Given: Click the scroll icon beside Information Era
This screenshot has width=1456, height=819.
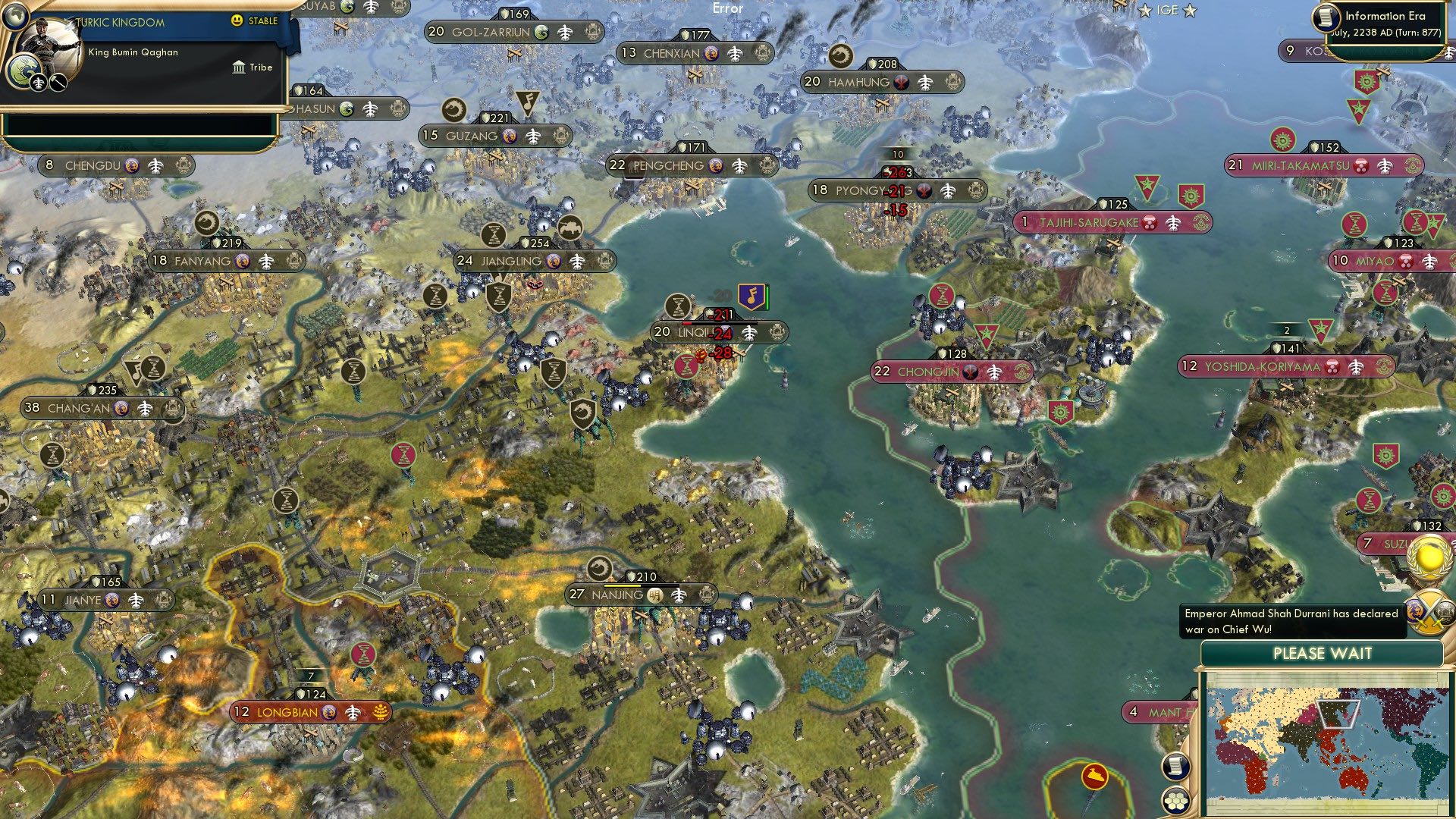Looking at the screenshot, I should pyautogui.click(x=1326, y=17).
